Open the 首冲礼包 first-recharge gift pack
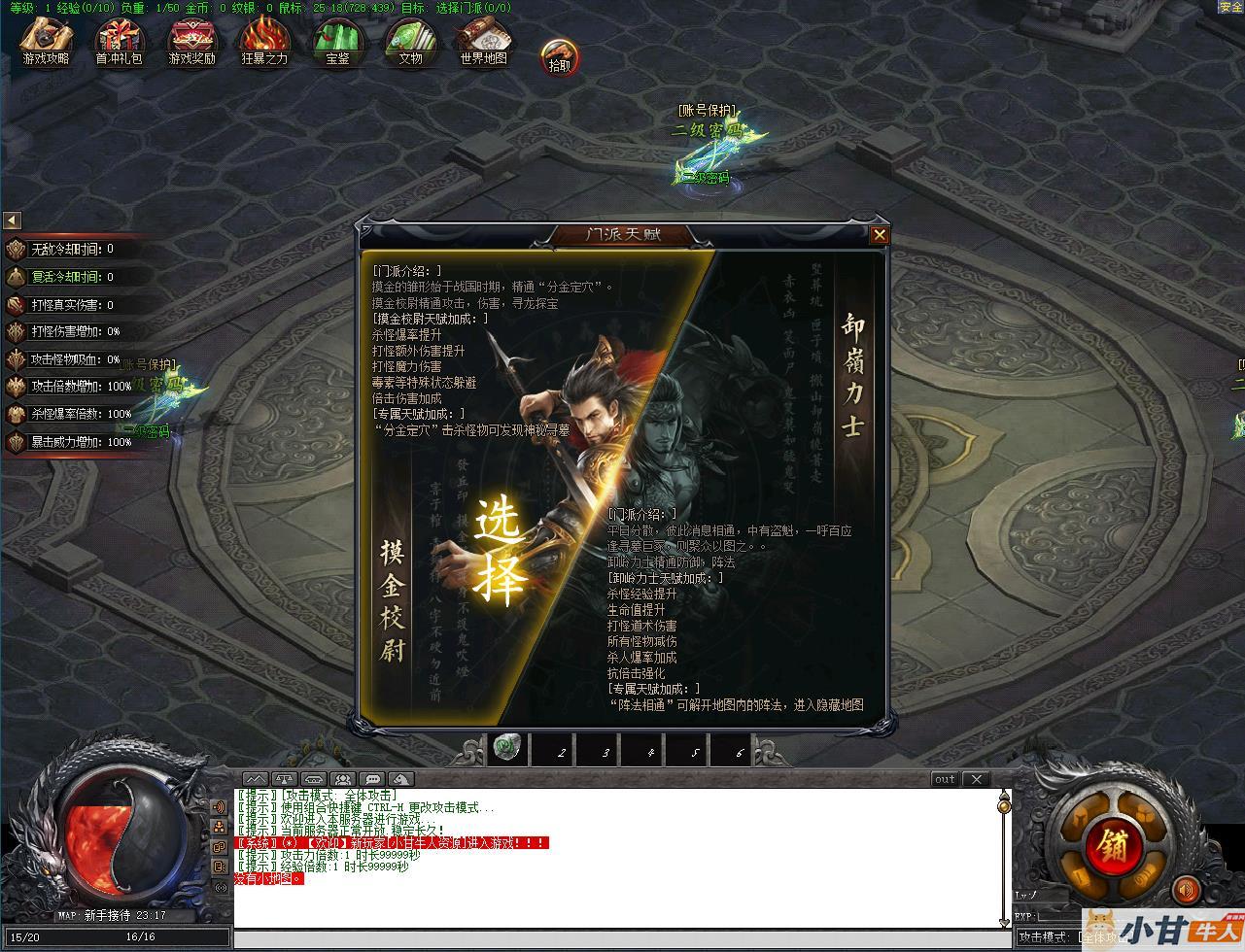The width and height of the screenshot is (1245, 952). (119, 44)
